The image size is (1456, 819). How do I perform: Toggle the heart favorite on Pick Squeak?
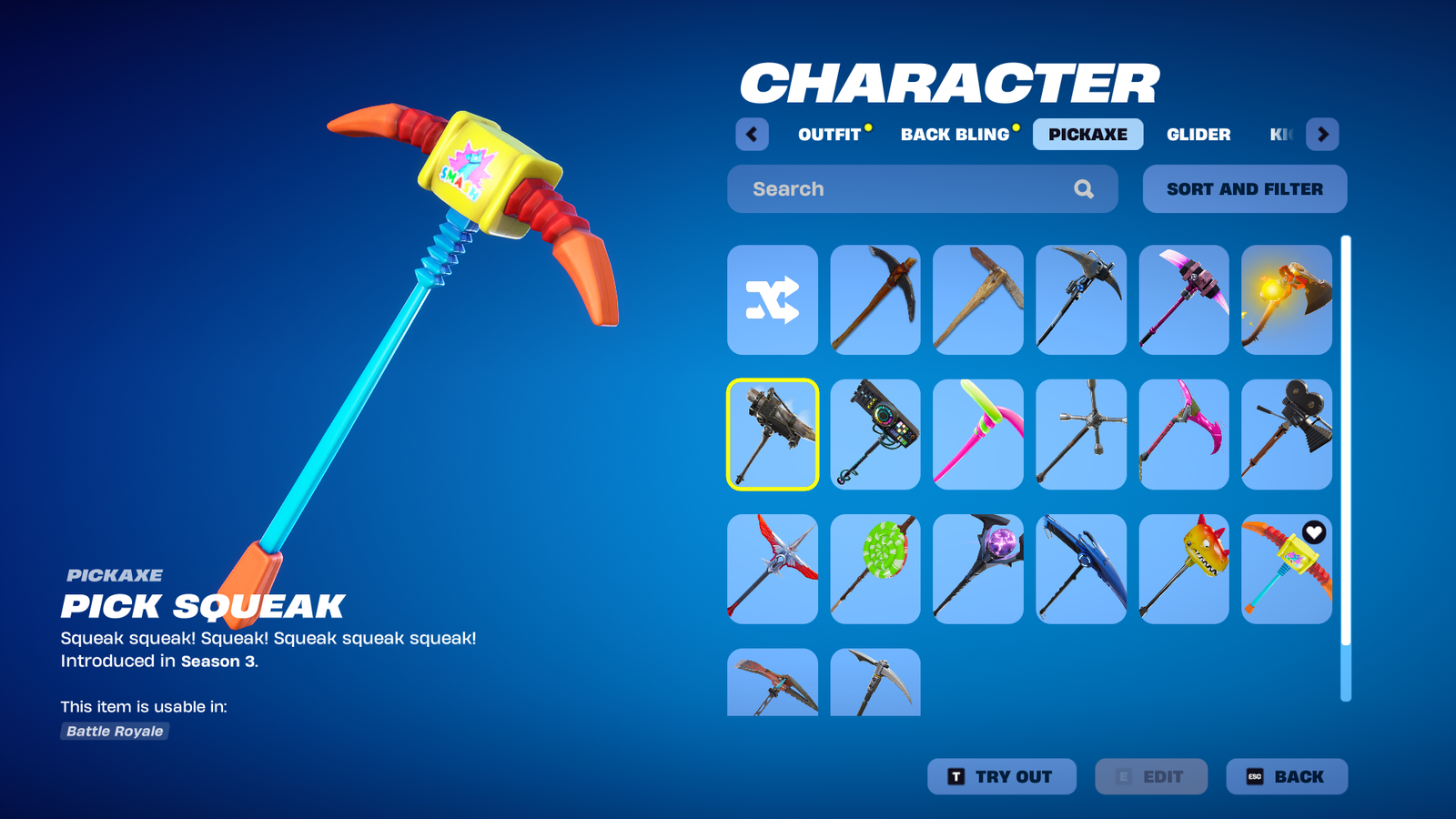pos(1313,532)
